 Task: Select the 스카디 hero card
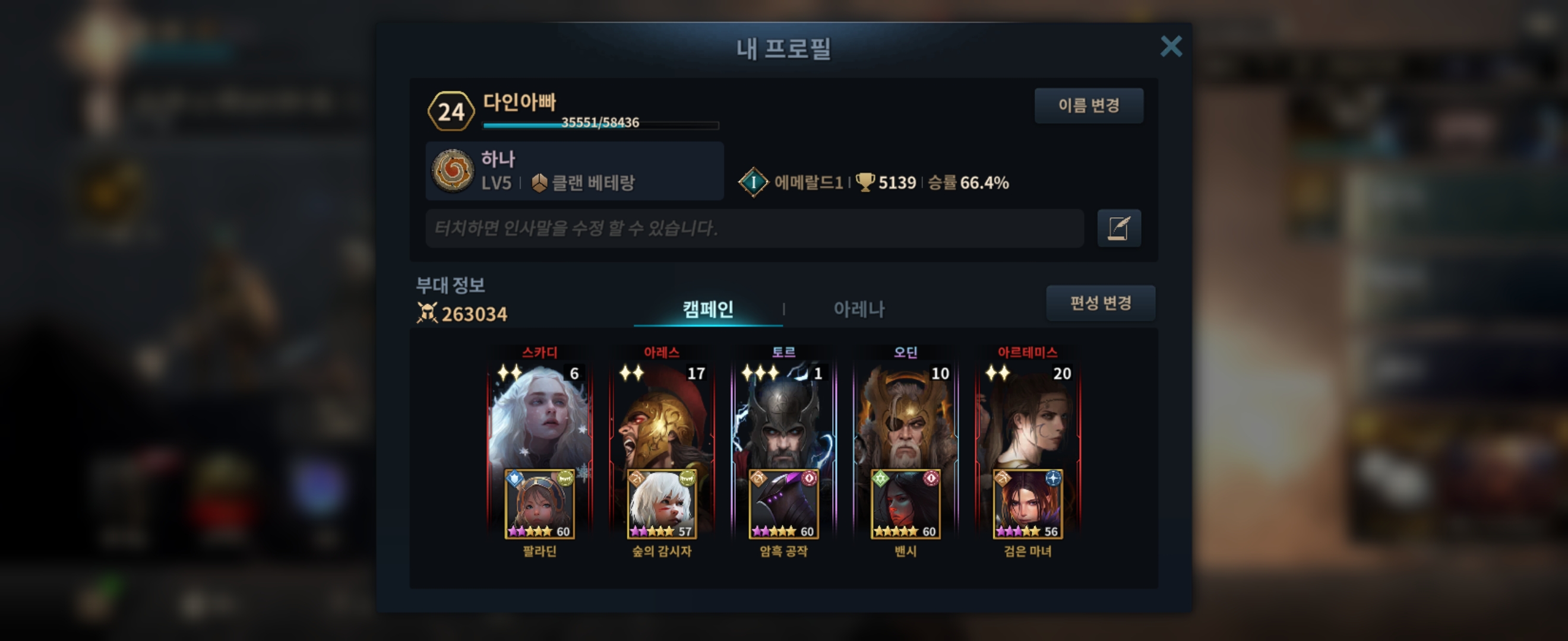pos(539,414)
